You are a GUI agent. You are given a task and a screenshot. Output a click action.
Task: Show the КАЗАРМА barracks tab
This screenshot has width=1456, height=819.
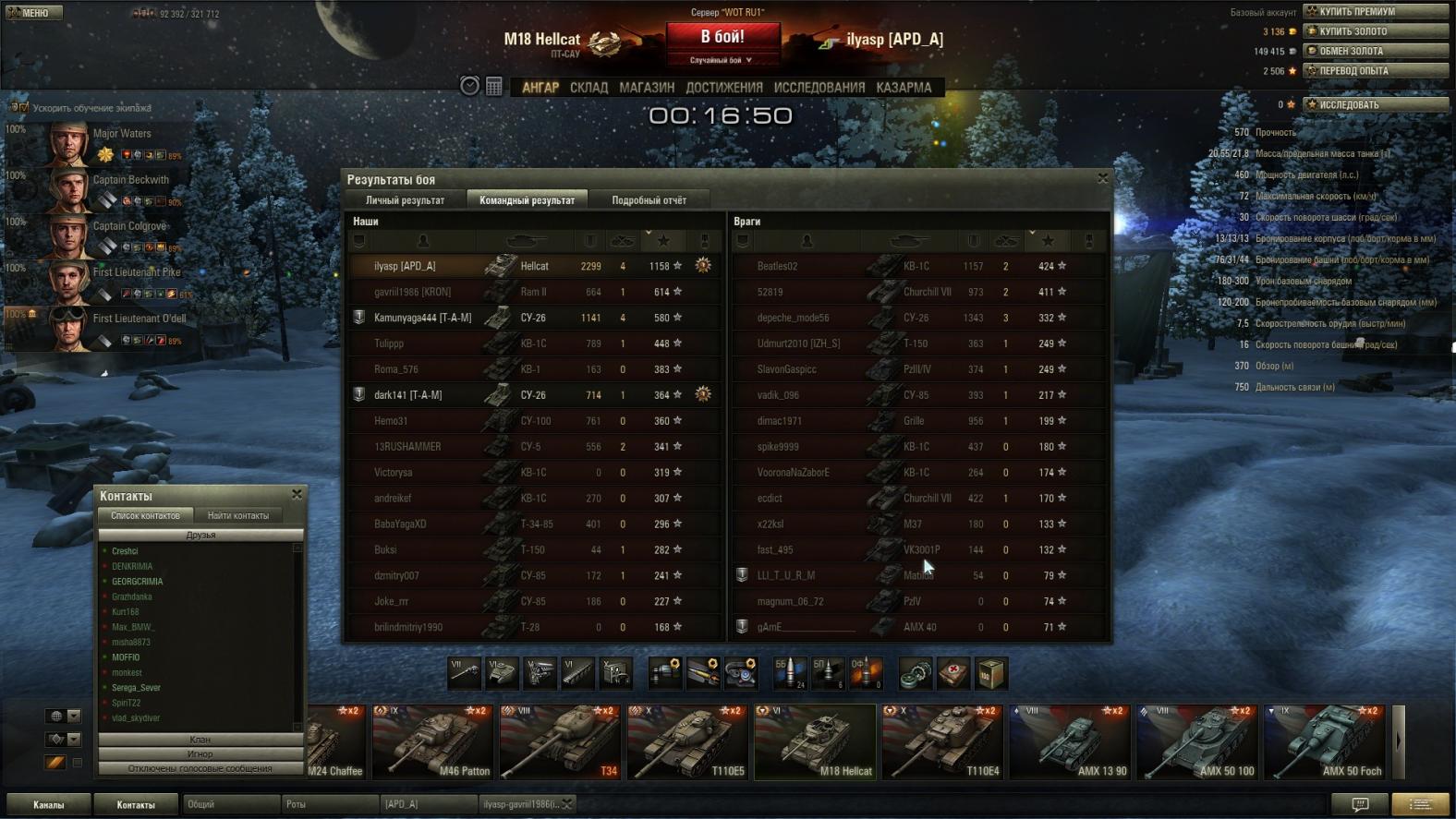click(904, 88)
